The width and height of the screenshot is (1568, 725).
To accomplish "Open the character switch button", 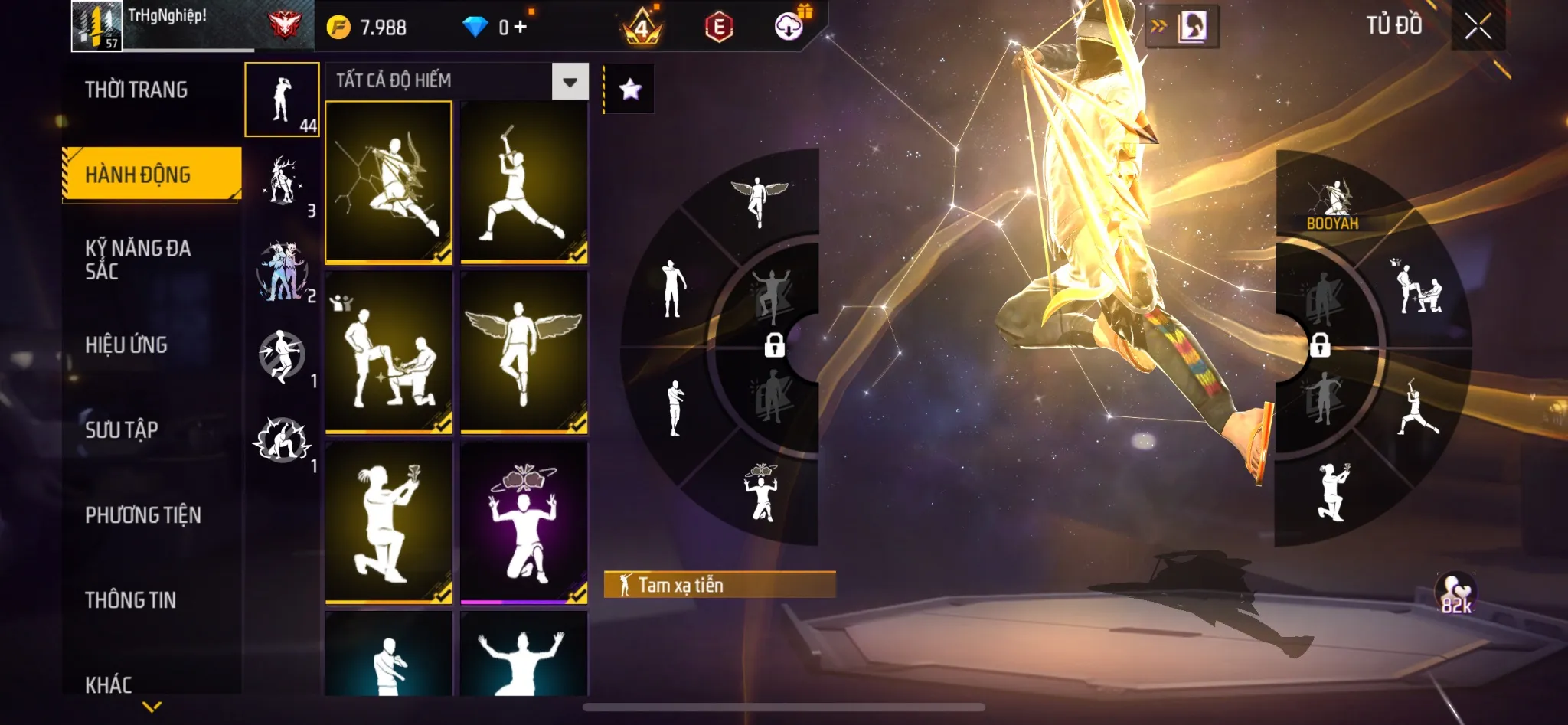I will [1182, 27].
